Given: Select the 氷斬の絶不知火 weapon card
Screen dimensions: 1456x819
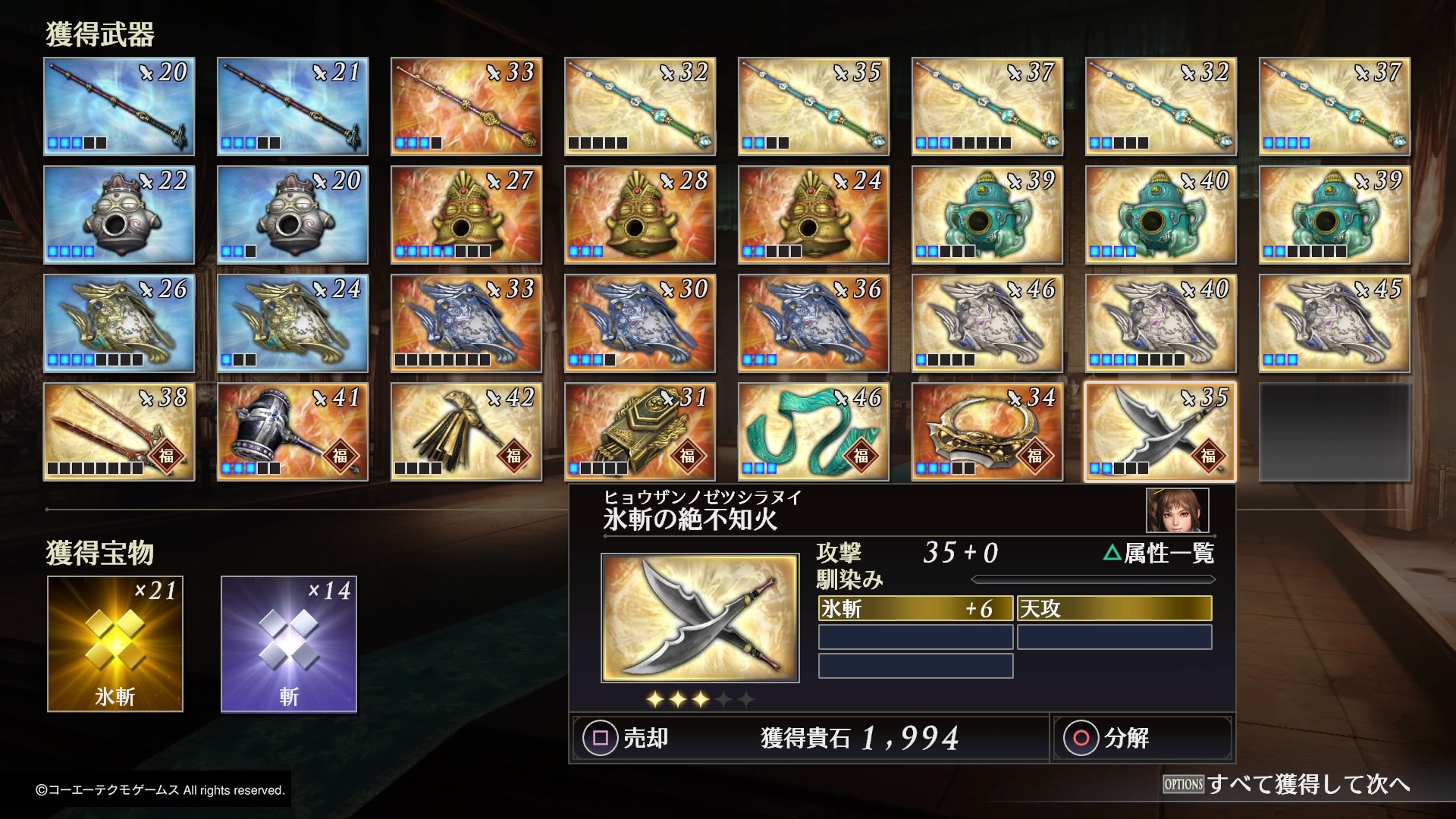Looking at the screenshot, I should click(x=1159, y=431).
